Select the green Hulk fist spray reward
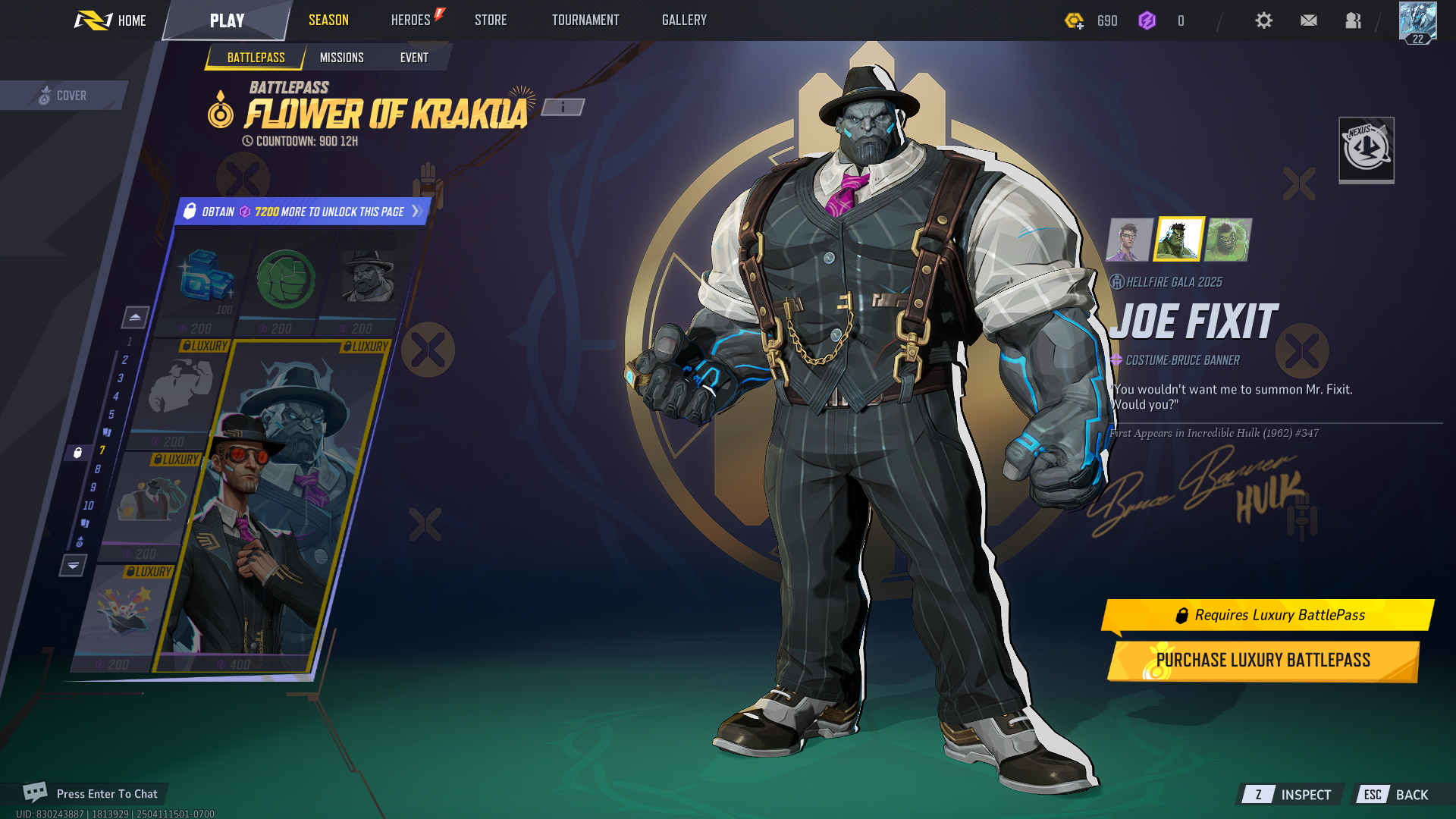1456x819 pixels. 286,280
